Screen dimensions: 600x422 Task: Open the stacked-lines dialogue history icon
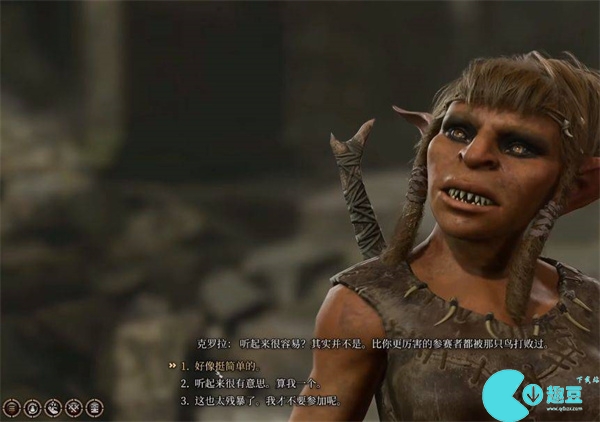click(x=11, y=407)
